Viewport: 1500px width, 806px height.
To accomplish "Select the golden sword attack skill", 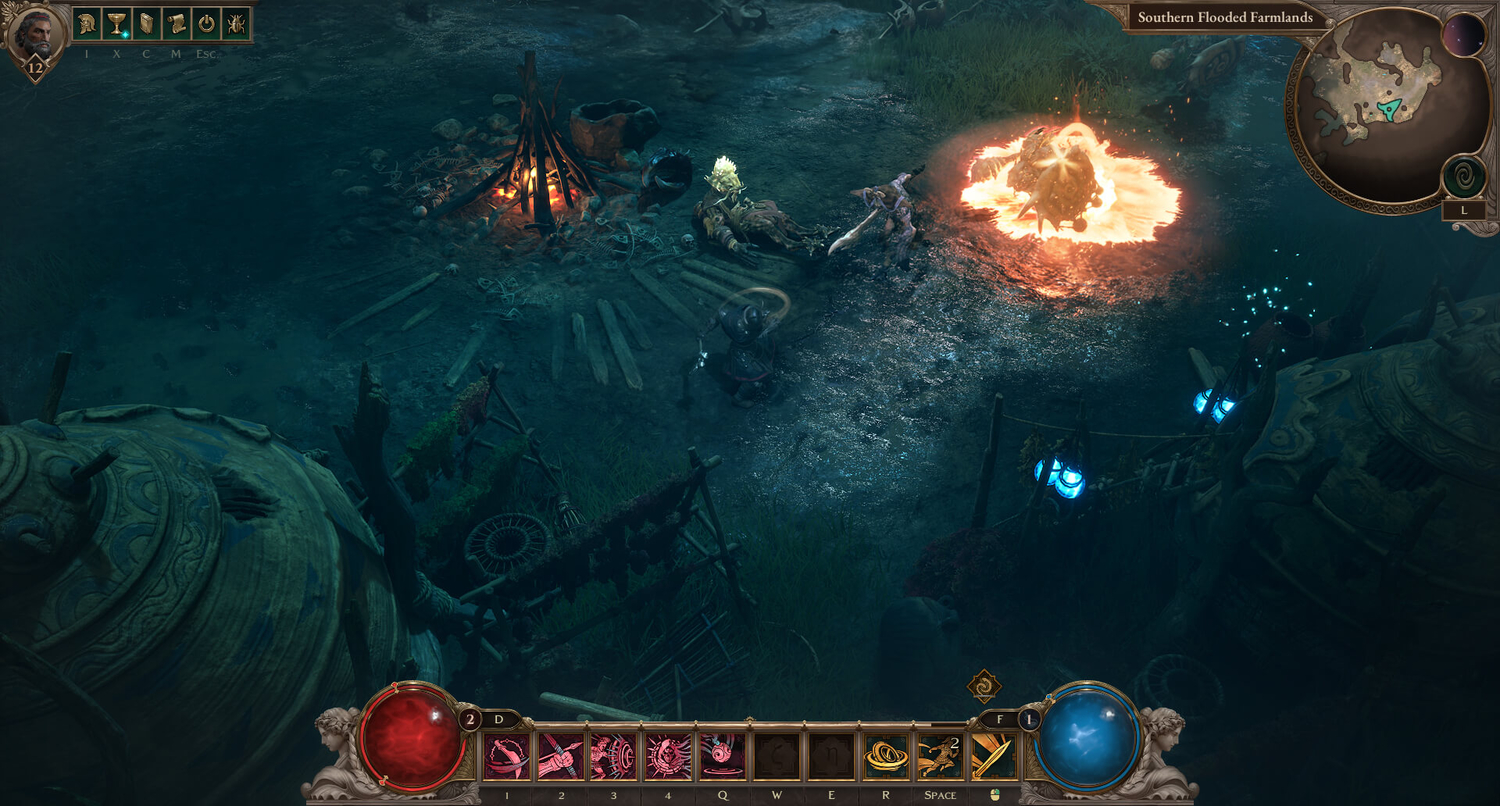I will coord(993,757).
